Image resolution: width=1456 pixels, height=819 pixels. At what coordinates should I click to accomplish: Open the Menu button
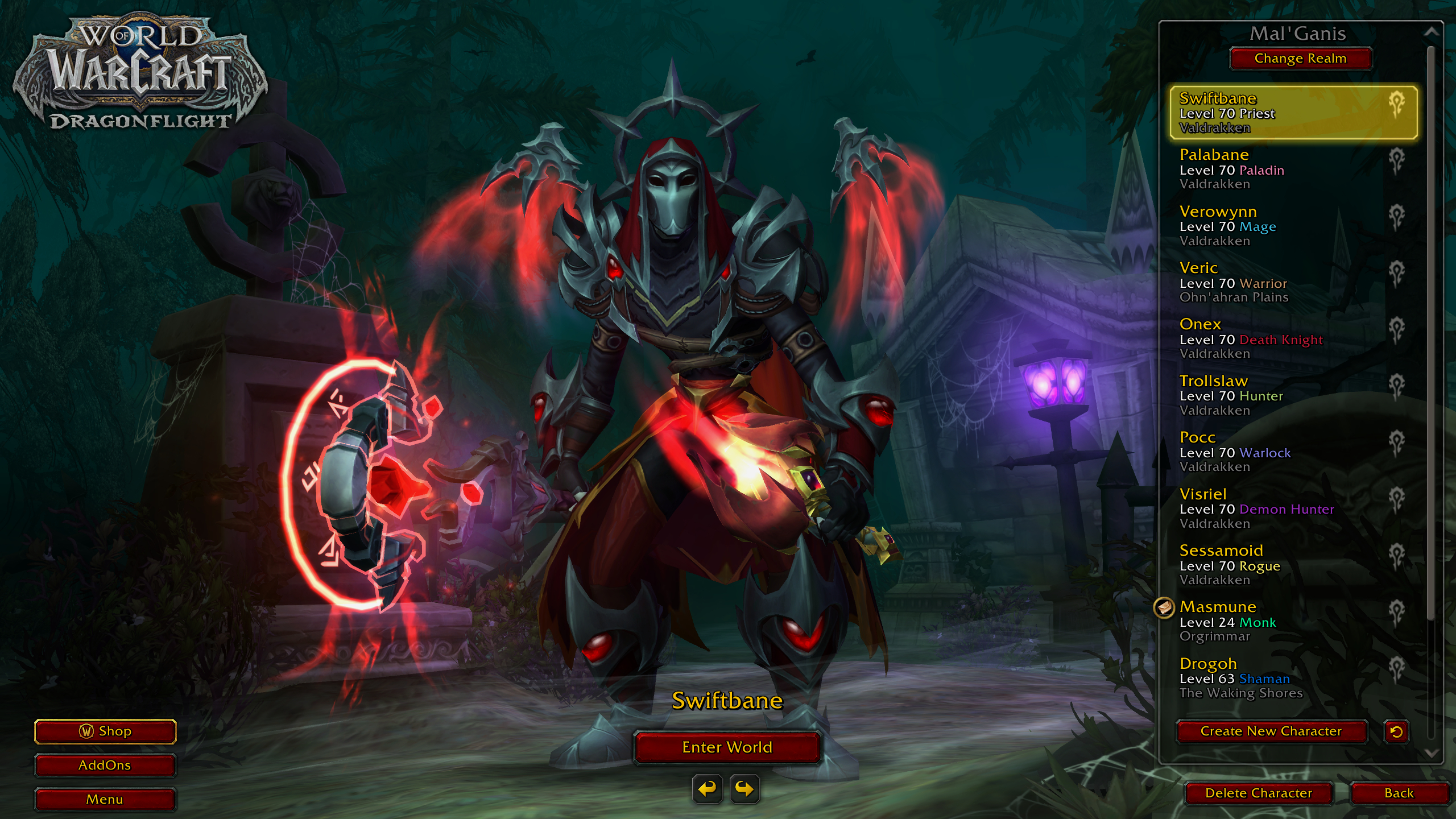105,800
